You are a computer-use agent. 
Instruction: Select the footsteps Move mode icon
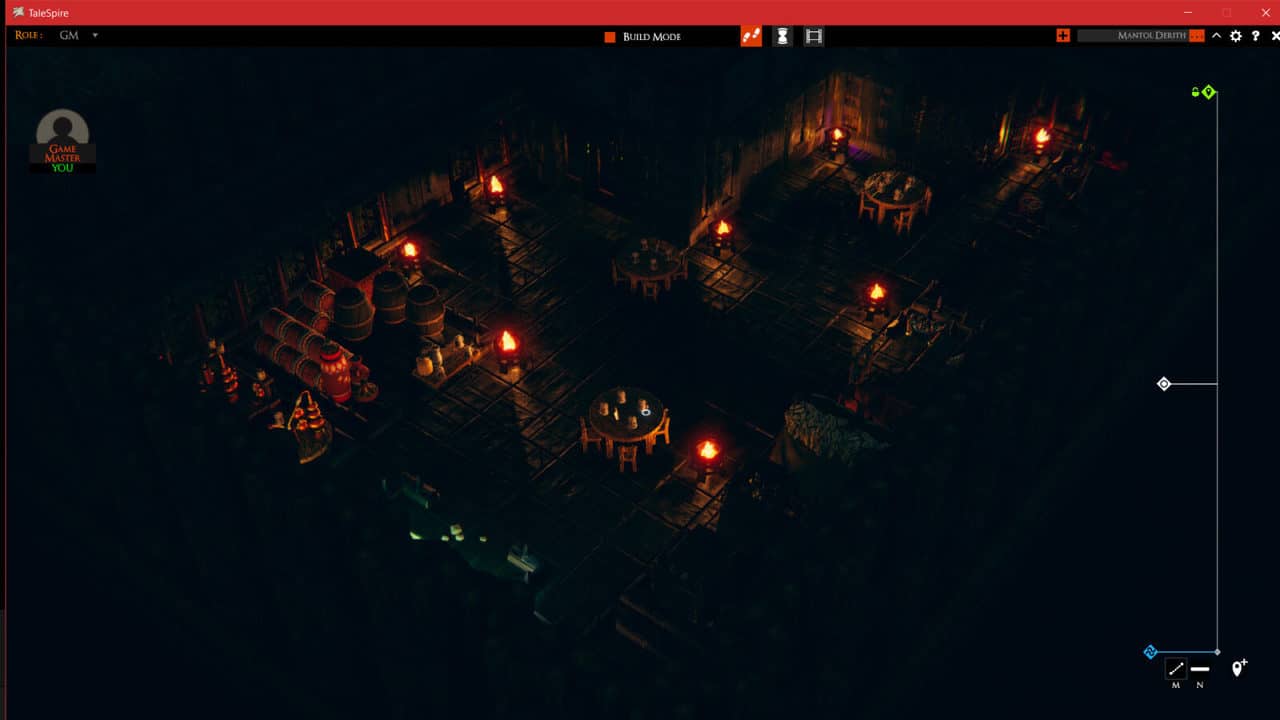750,36
